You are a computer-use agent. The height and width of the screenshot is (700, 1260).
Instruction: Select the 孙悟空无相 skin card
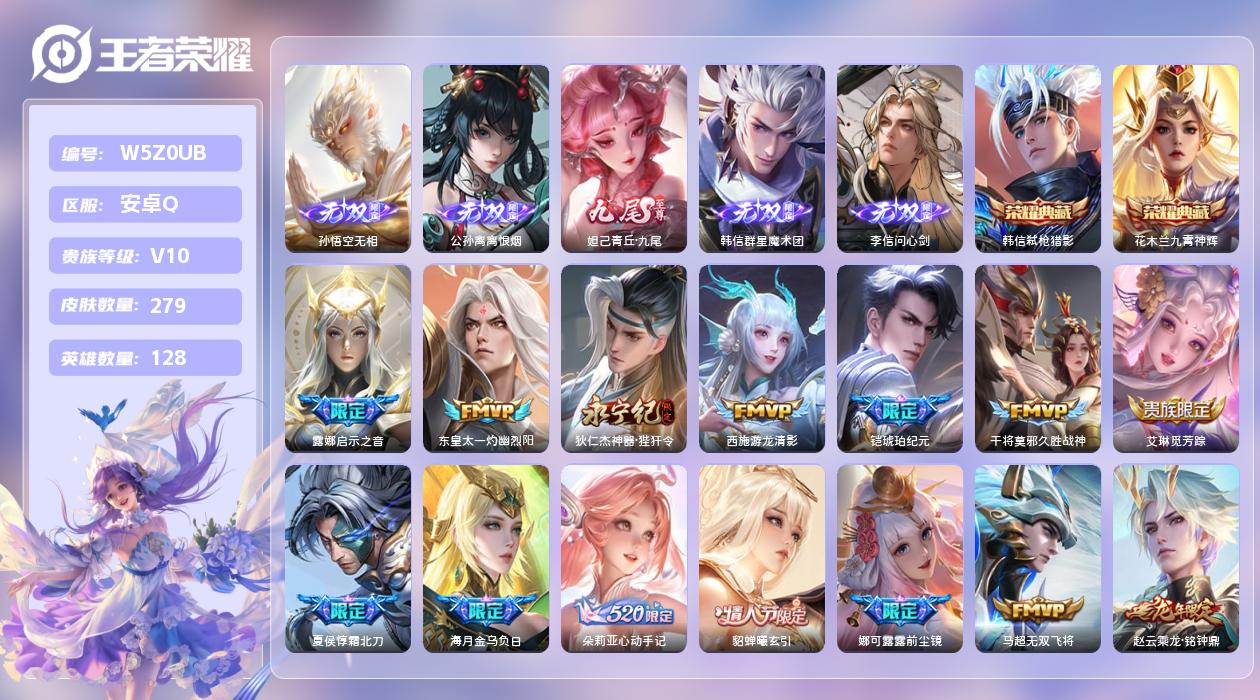point(348,158)
